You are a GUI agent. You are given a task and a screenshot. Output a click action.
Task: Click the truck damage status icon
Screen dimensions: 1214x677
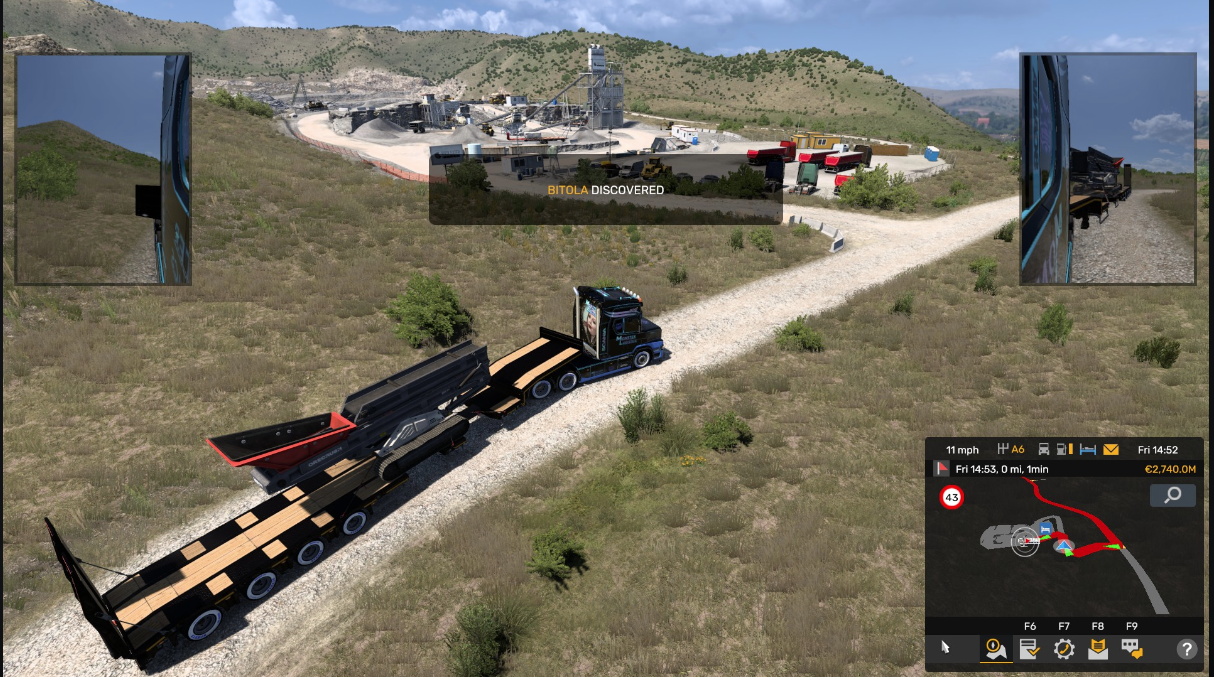click(x=1044, y=450)
